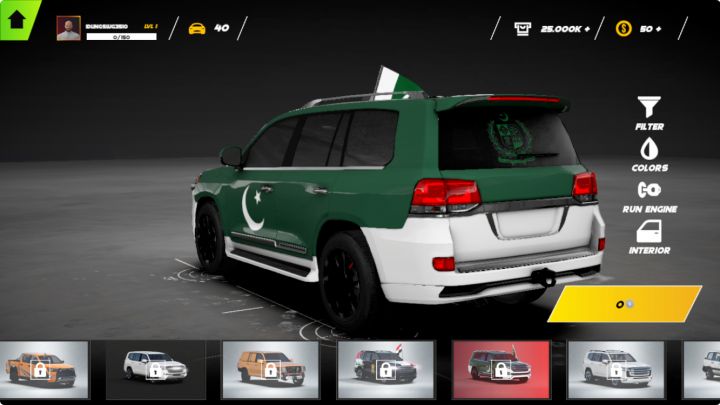This screenshot has width=720, height=405.
Task: Open the yellow car count icon
Action: click(x=197, y=28)
